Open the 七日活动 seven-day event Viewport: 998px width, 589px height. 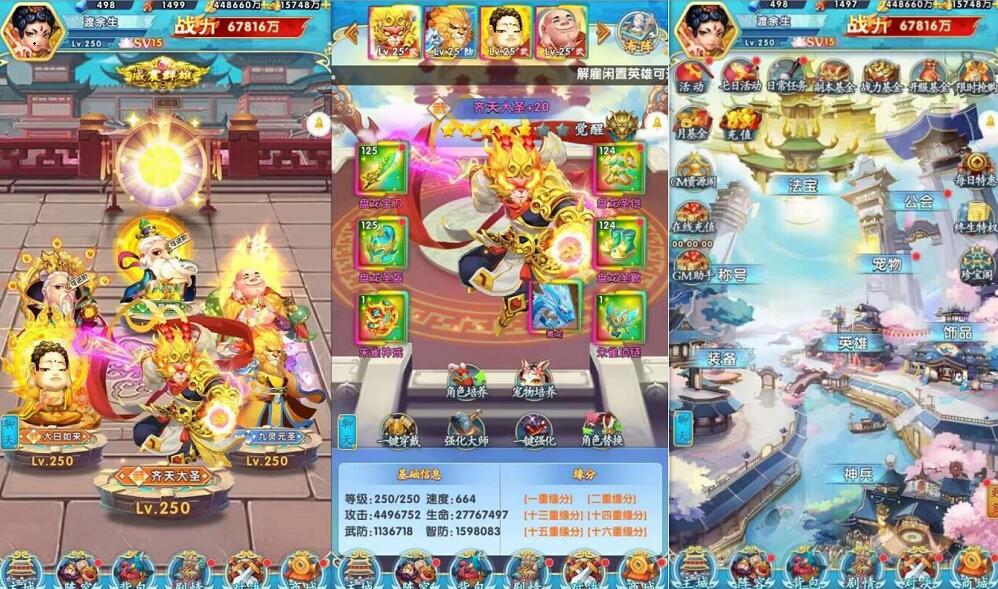pyautogui.click(x=741, y=75)
